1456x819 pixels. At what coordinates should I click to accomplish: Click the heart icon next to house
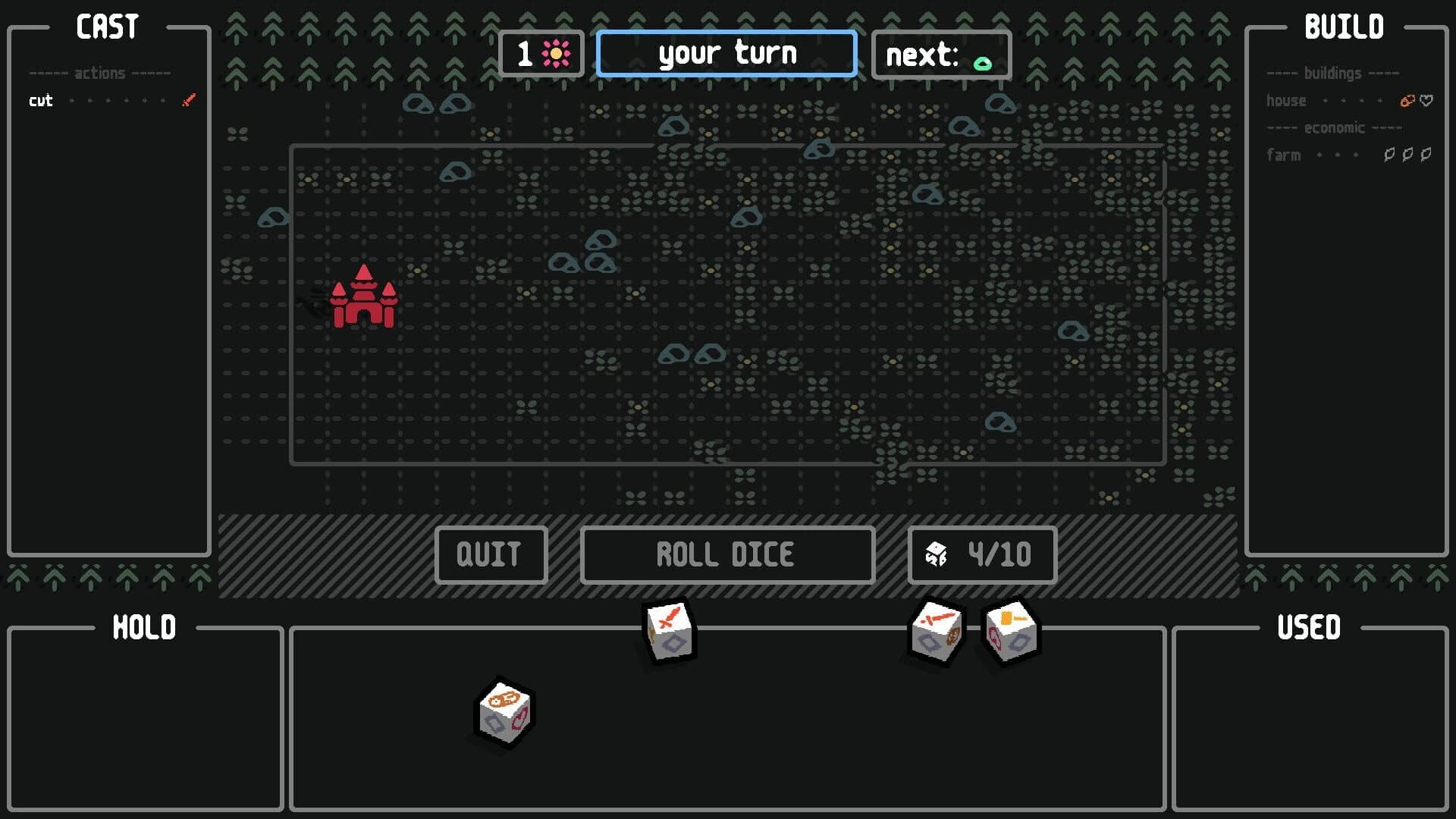pyautogui.click(x=1426, y=99)
